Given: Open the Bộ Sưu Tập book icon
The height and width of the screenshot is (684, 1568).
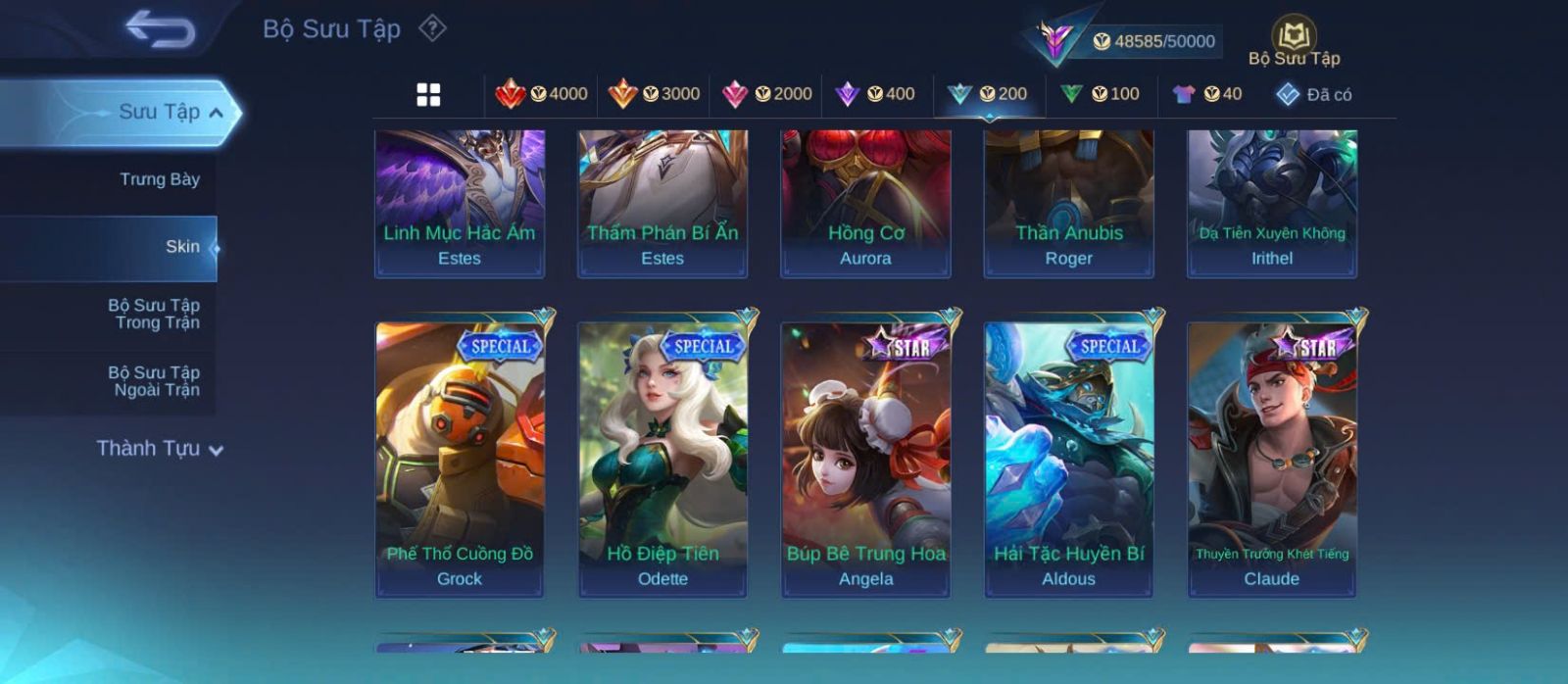Looking at the screenshot, I should coord(1294,39).
